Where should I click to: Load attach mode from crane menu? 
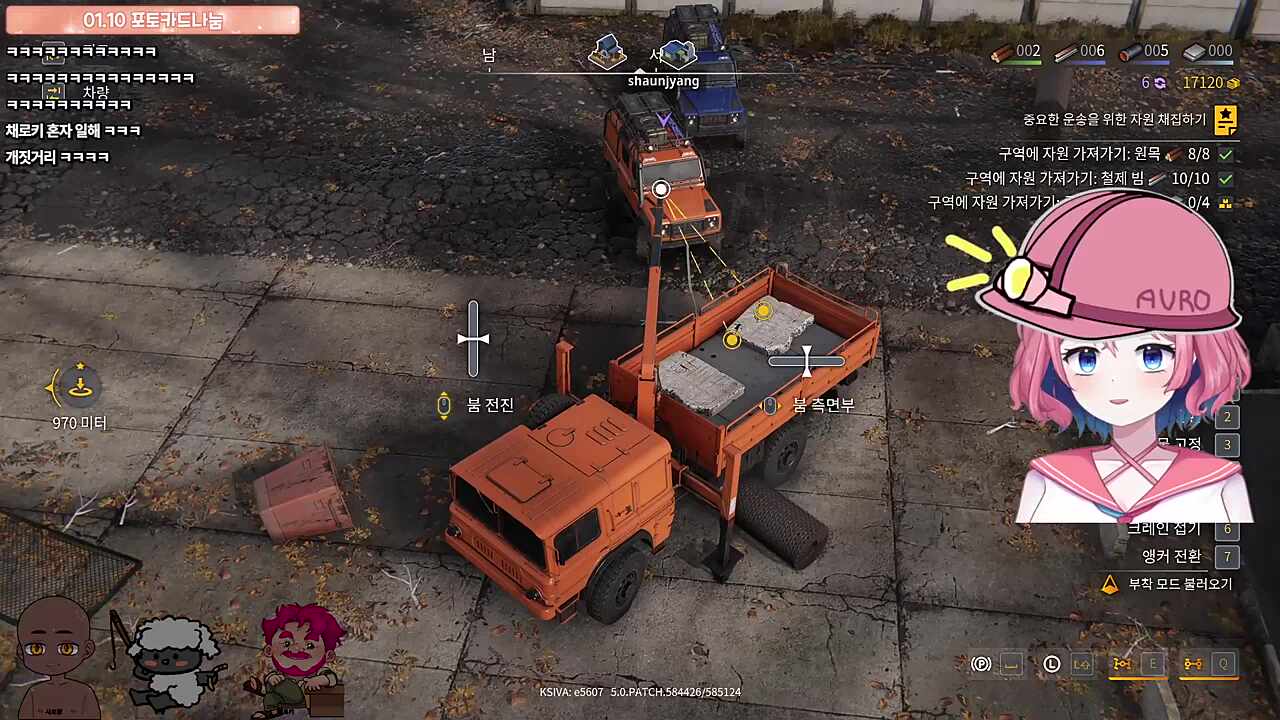1179,584
